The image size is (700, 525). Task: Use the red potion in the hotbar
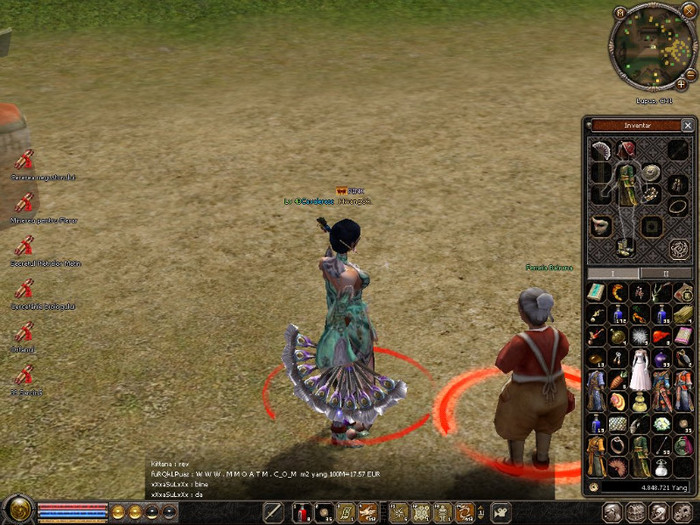300,513
